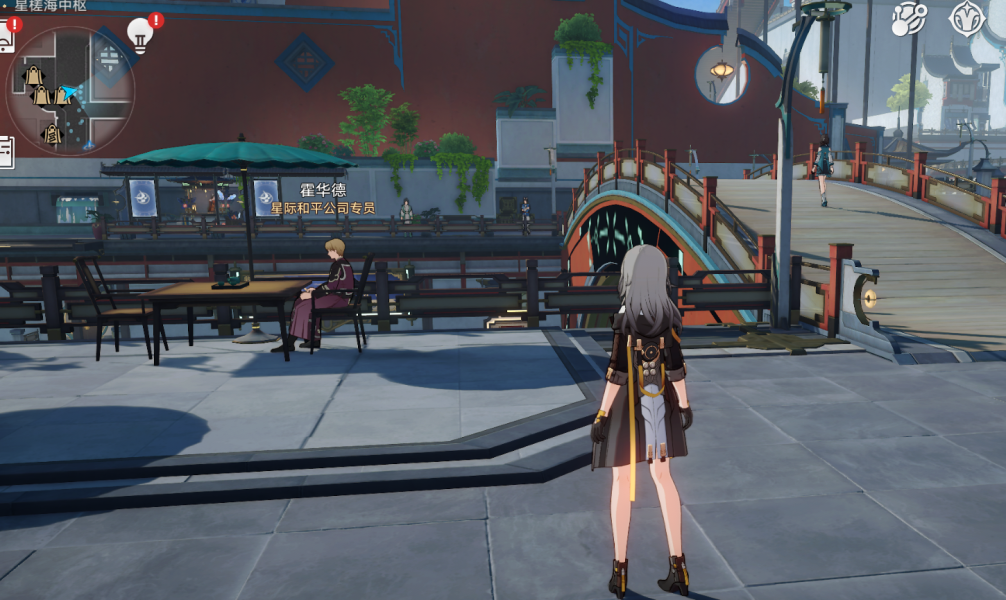Open the mission log clipboard icon
The width and height of the screenshot is (1006, 600).
tap(5, 151)
